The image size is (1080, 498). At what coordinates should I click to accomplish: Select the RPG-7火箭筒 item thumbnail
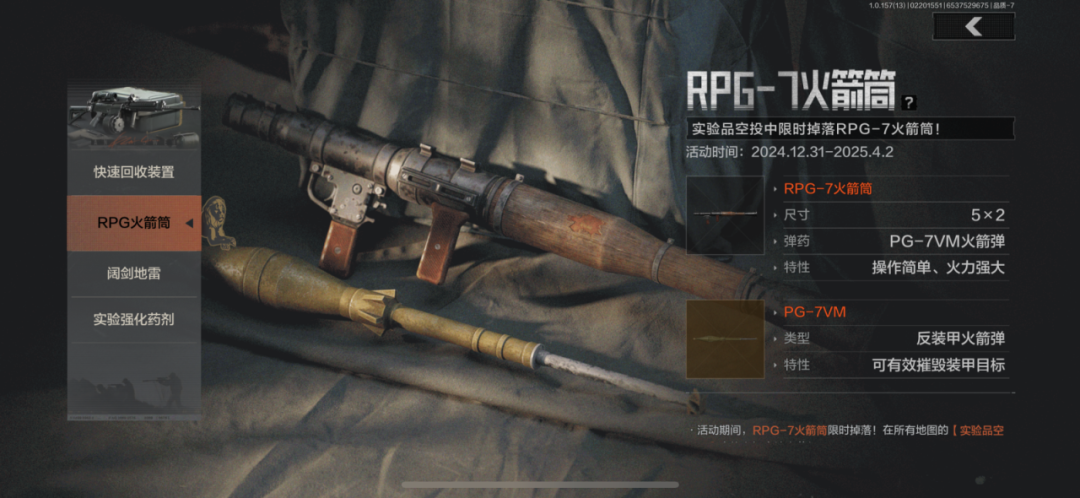point(725,215)
